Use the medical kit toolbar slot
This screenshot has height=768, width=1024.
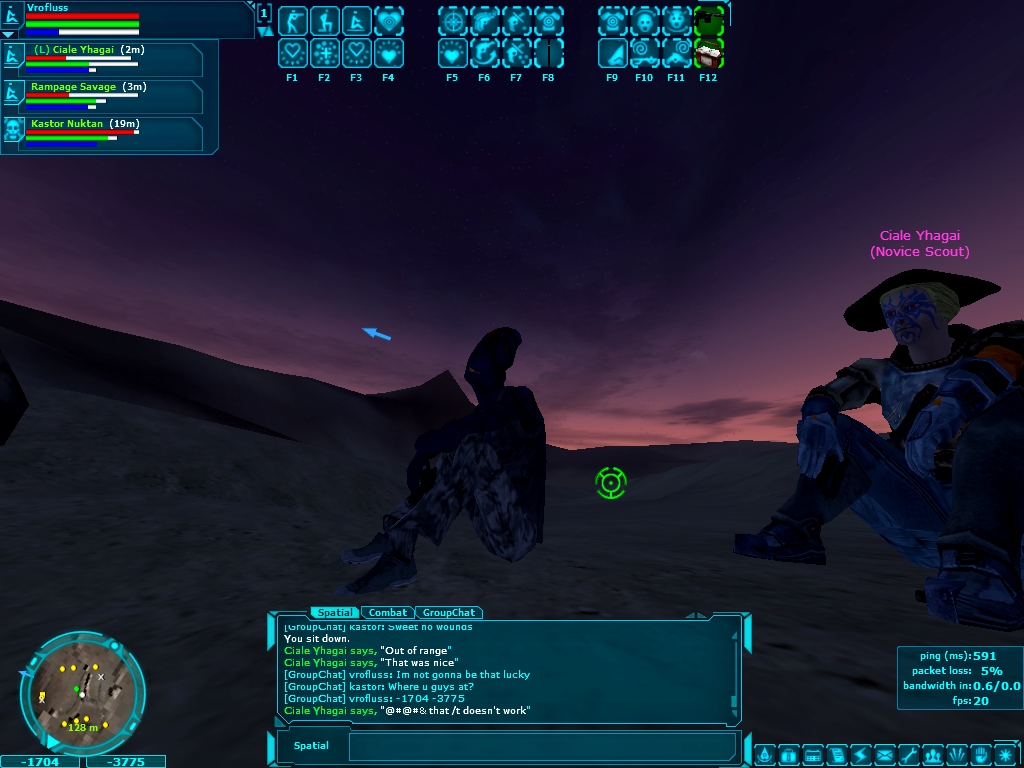click(x=708, y=52)
